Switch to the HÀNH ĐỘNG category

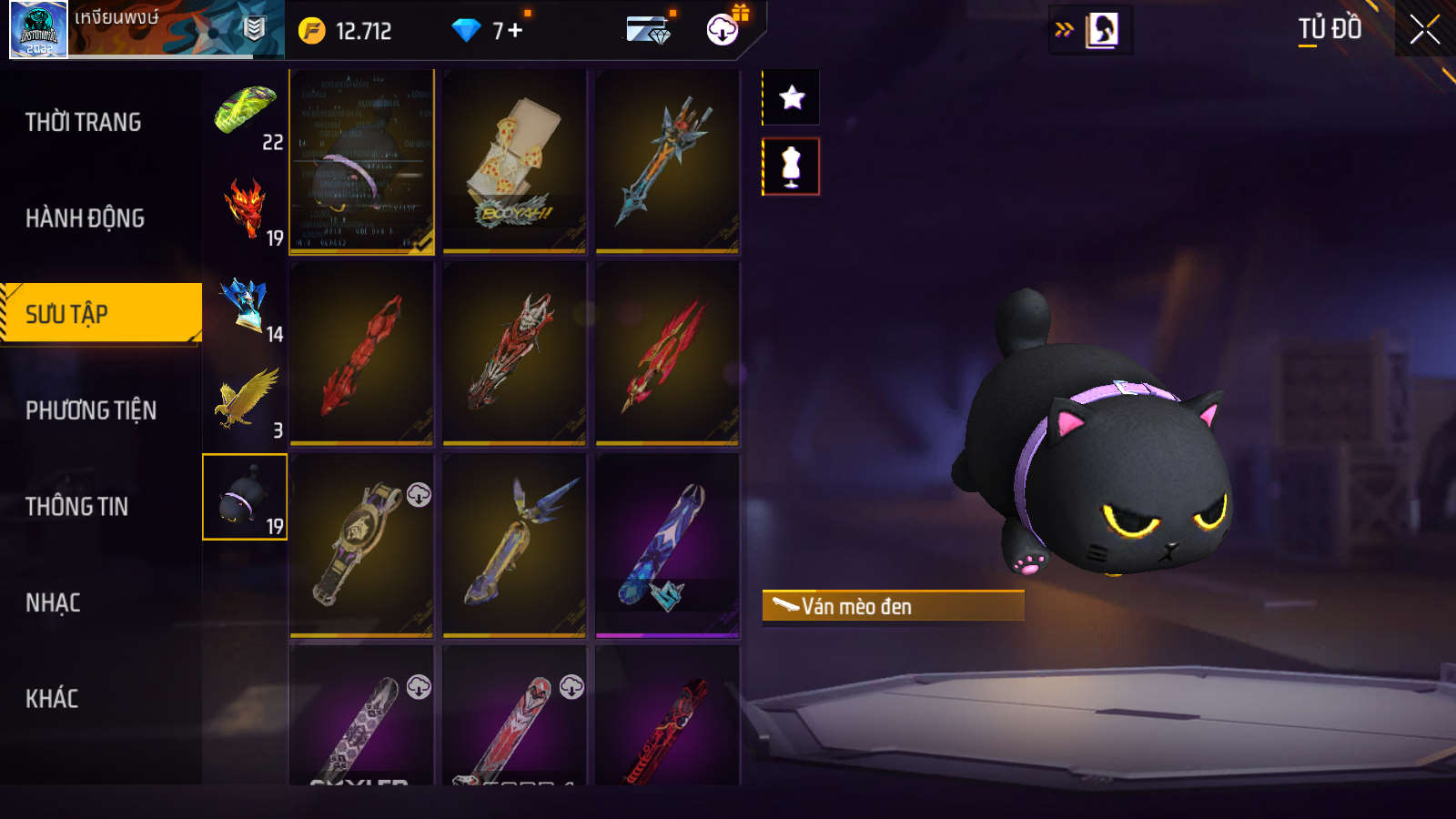coord(86,218)
